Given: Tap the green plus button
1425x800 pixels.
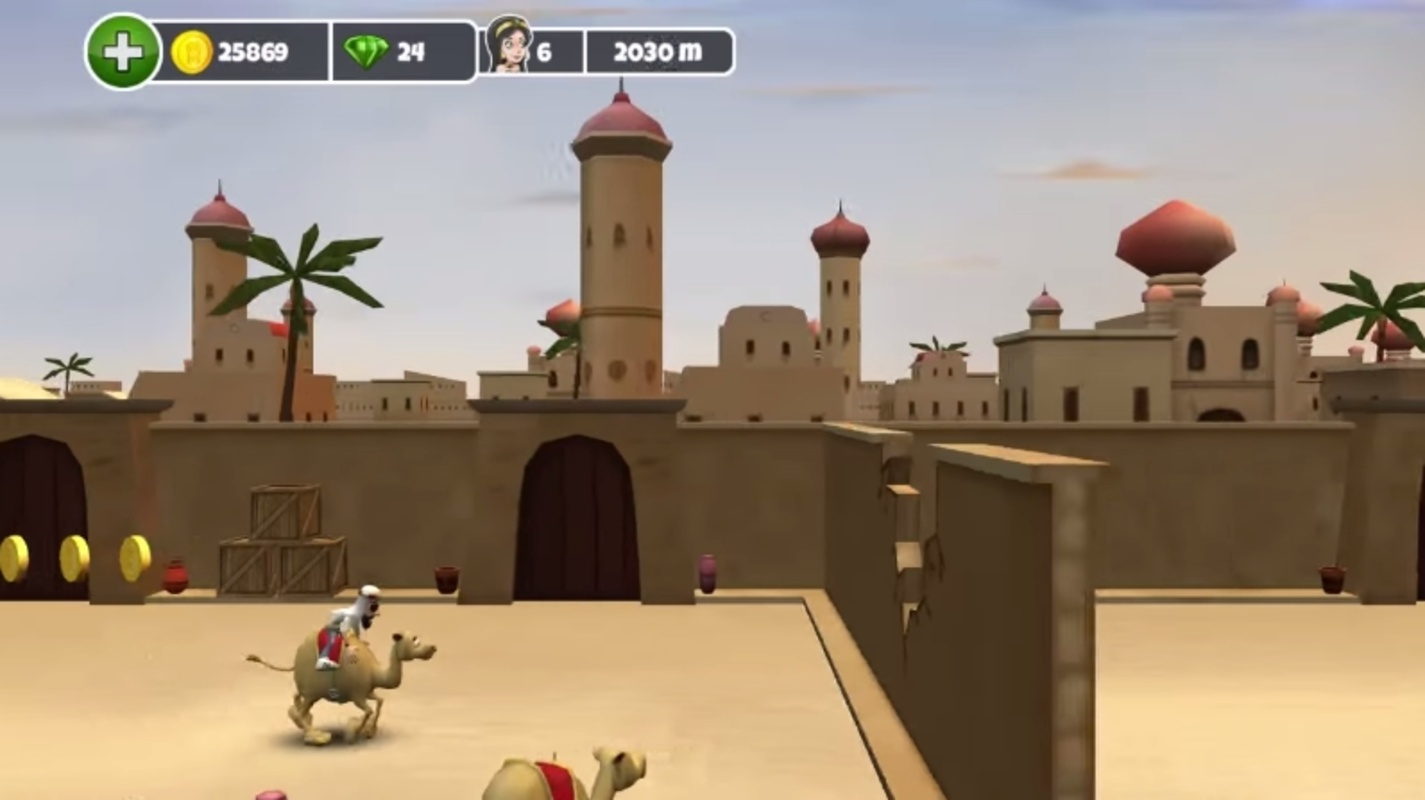Looking at the screenshot, I should coord(123,51).
